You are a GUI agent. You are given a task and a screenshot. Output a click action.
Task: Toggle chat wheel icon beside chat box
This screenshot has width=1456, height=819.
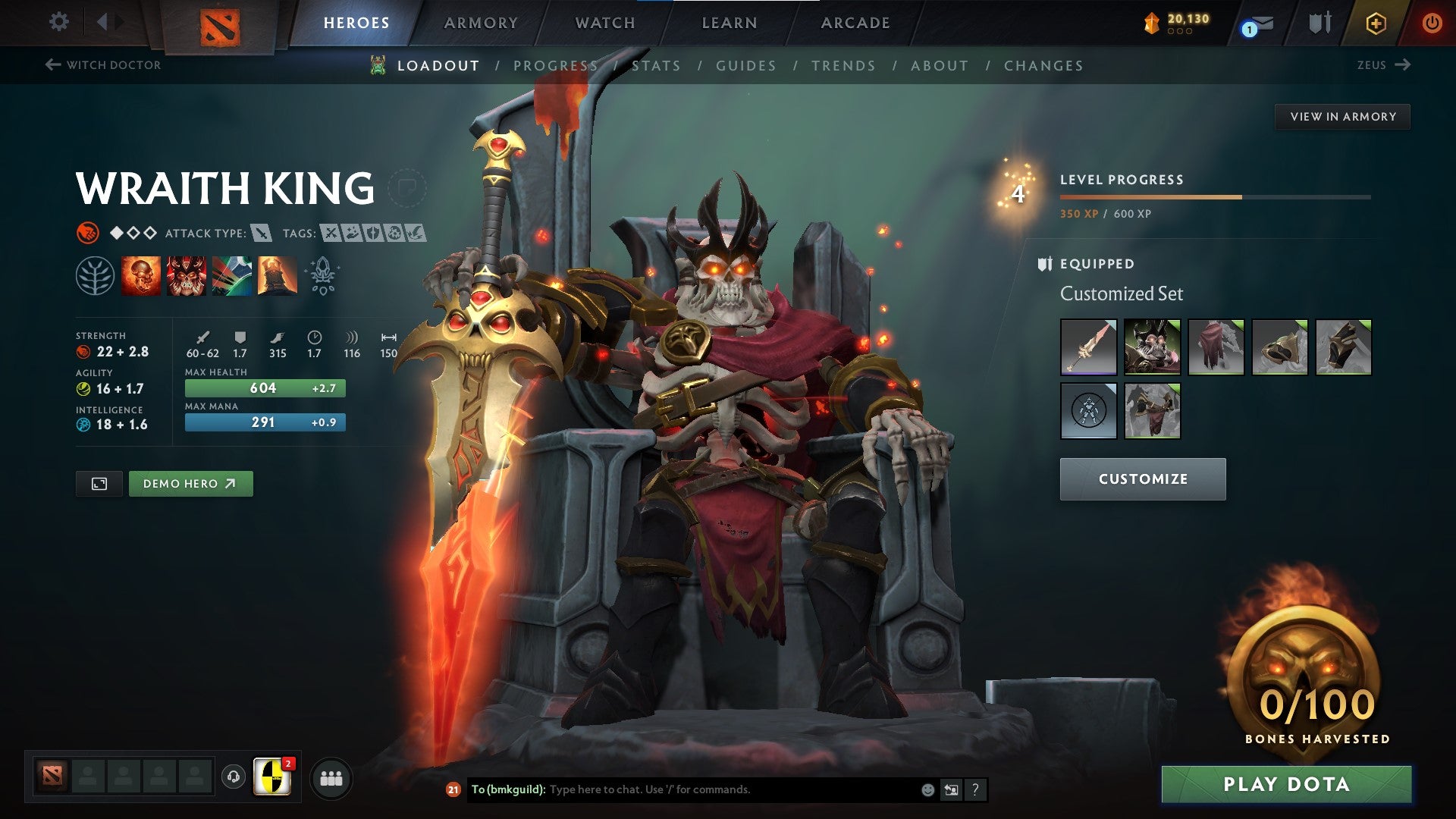coord(951,789)
